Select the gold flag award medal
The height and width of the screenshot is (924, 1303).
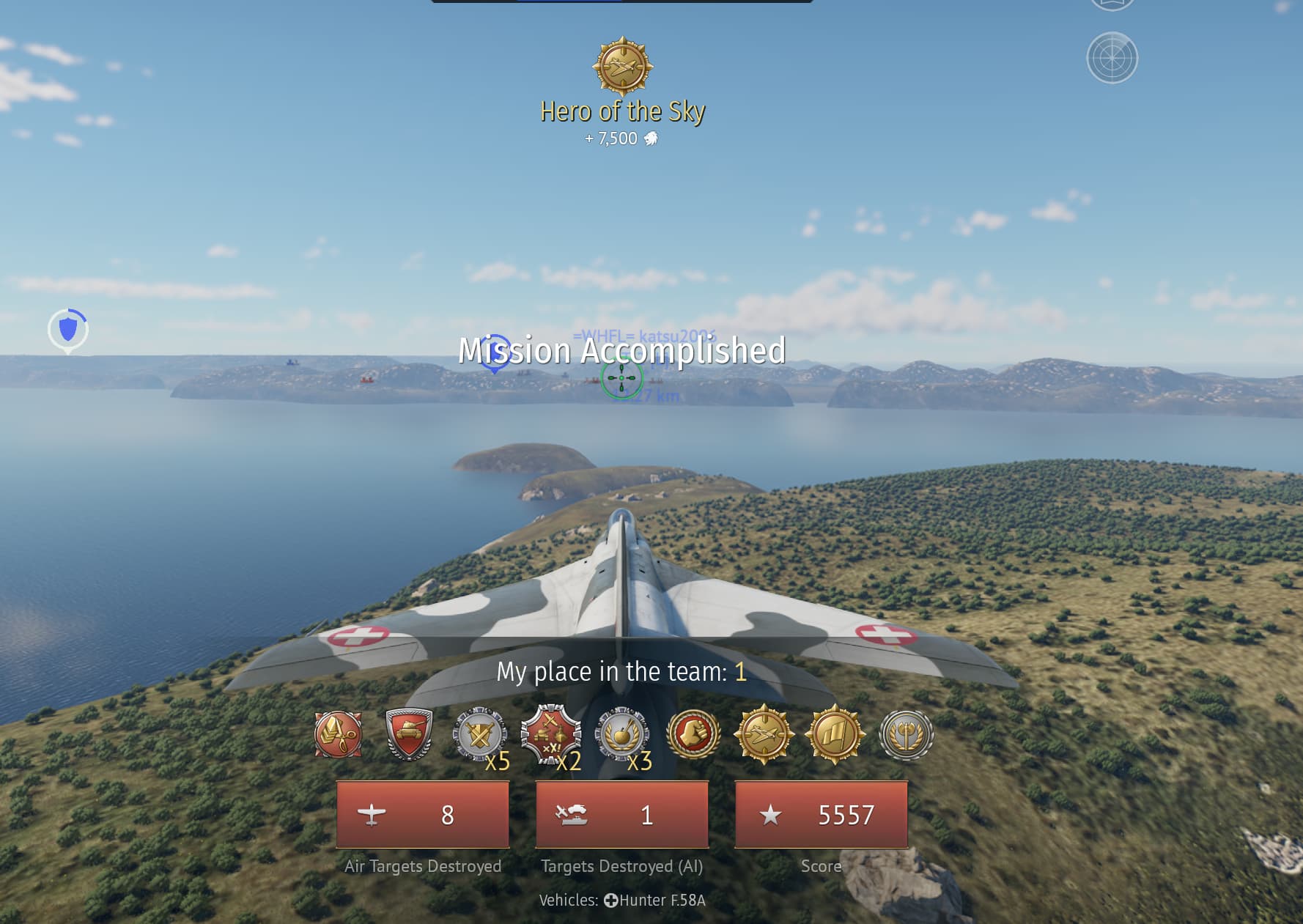[835, 734]
